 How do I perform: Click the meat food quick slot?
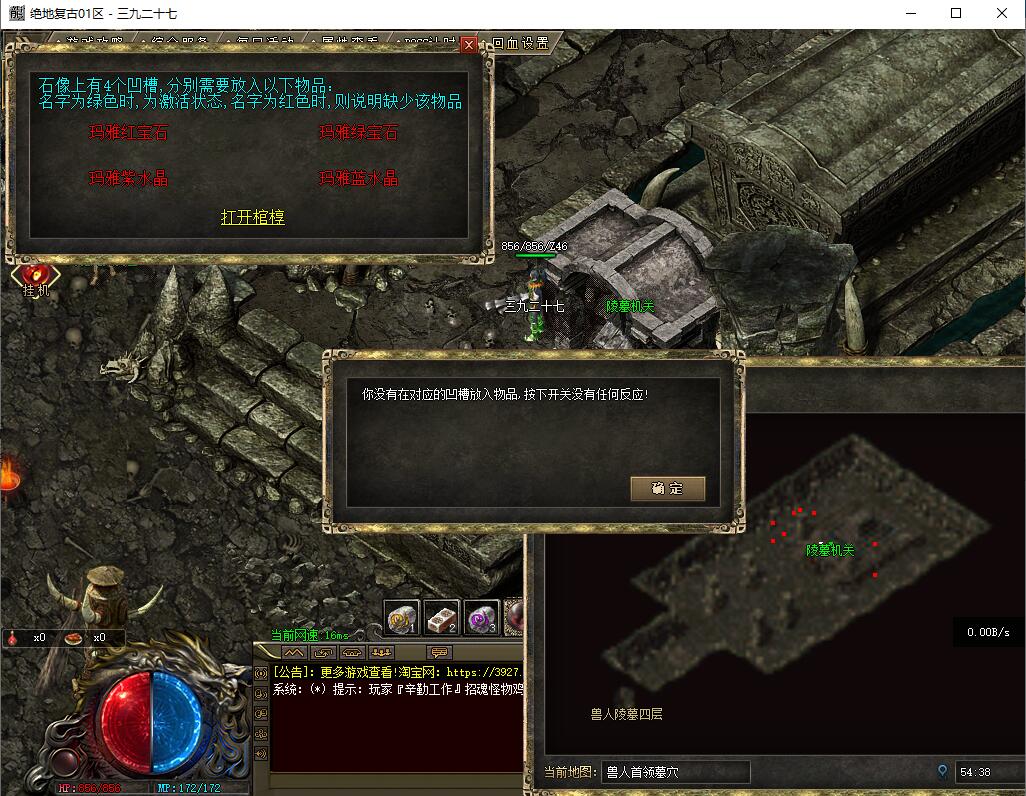pos(75,637)
